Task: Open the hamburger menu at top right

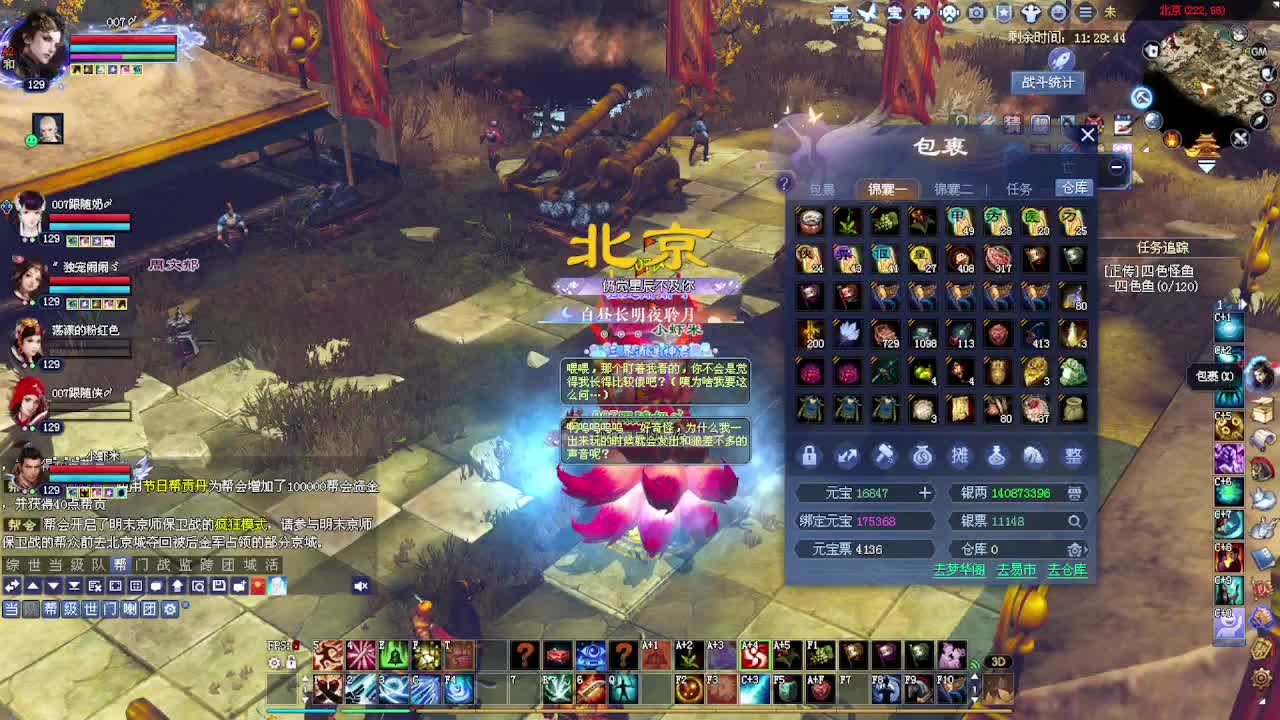Action: (1086, 13)
